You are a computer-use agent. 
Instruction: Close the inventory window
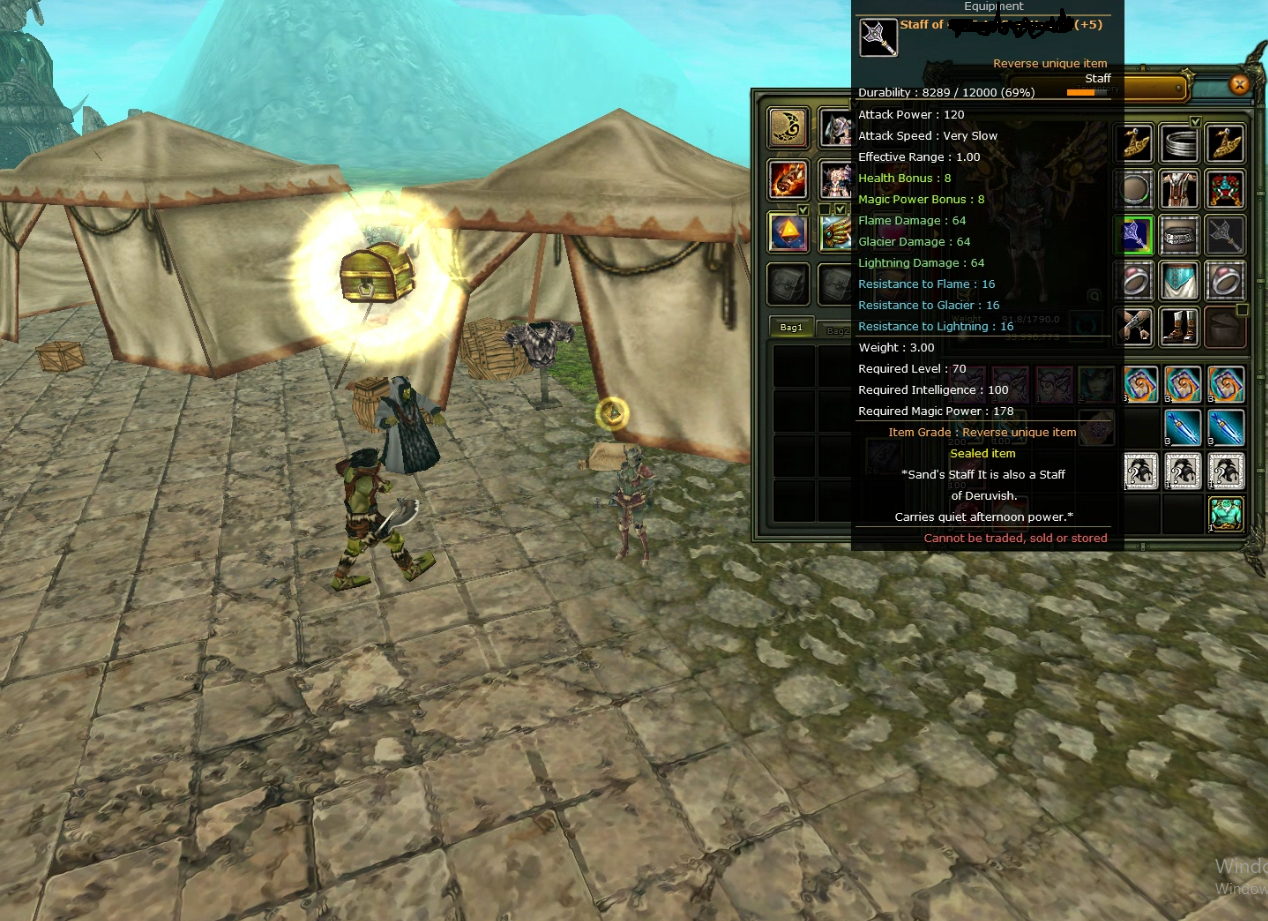(1238, 85)
